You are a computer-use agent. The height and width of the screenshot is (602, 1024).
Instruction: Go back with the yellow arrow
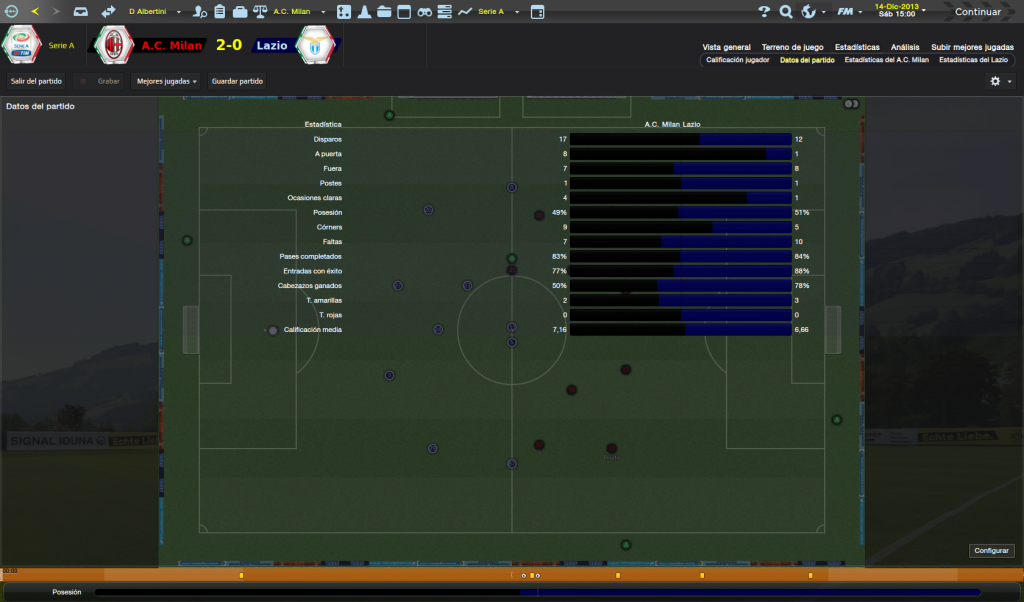tap(35, 12)
